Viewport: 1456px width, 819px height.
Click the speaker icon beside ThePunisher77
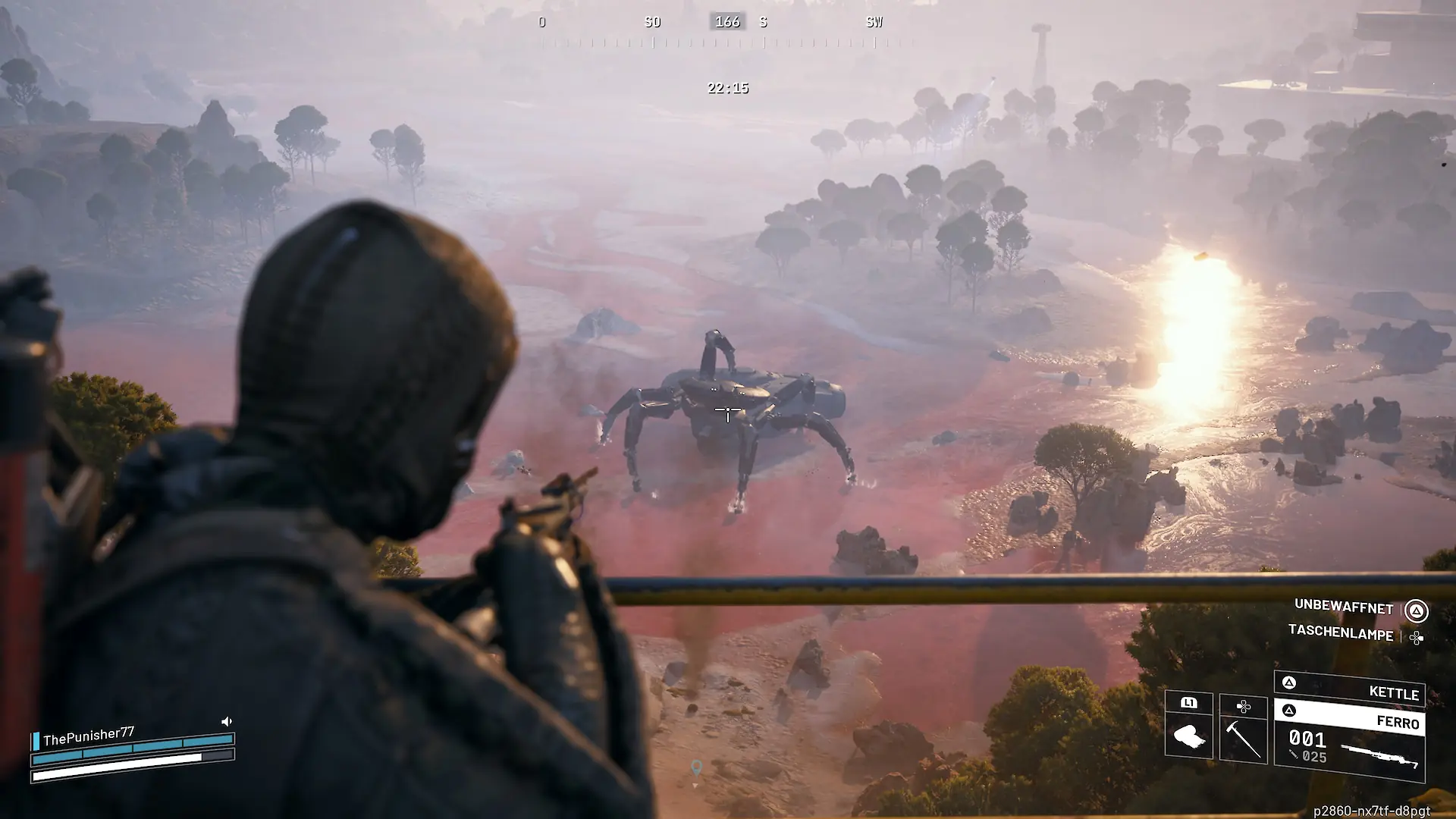click(226, 721)
